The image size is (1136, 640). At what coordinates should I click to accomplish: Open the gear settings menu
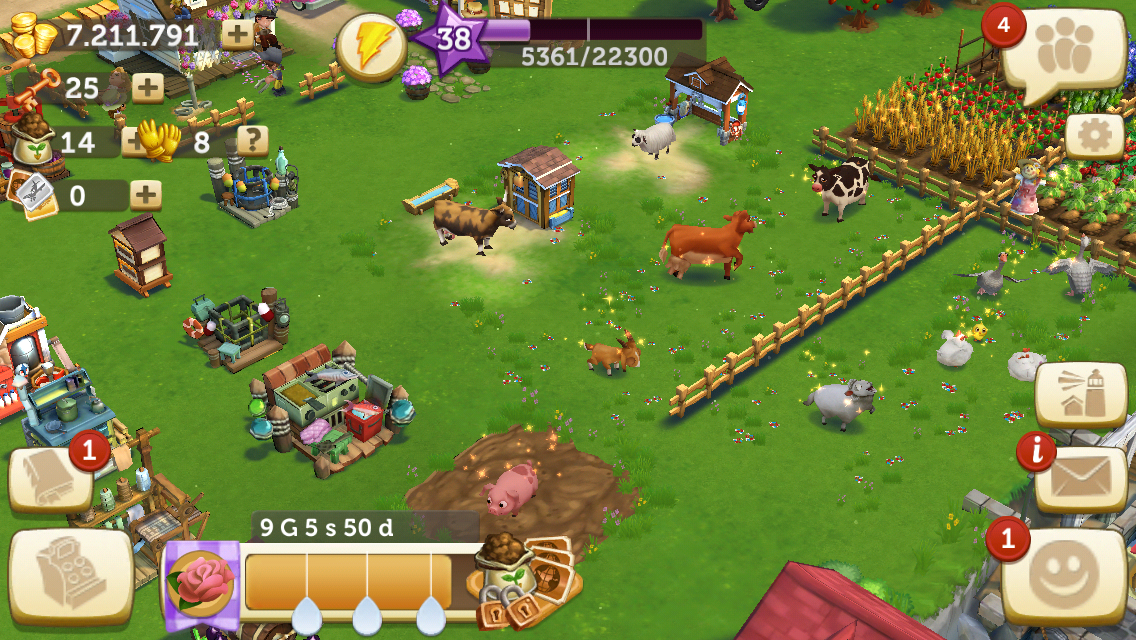point(1094,136)
